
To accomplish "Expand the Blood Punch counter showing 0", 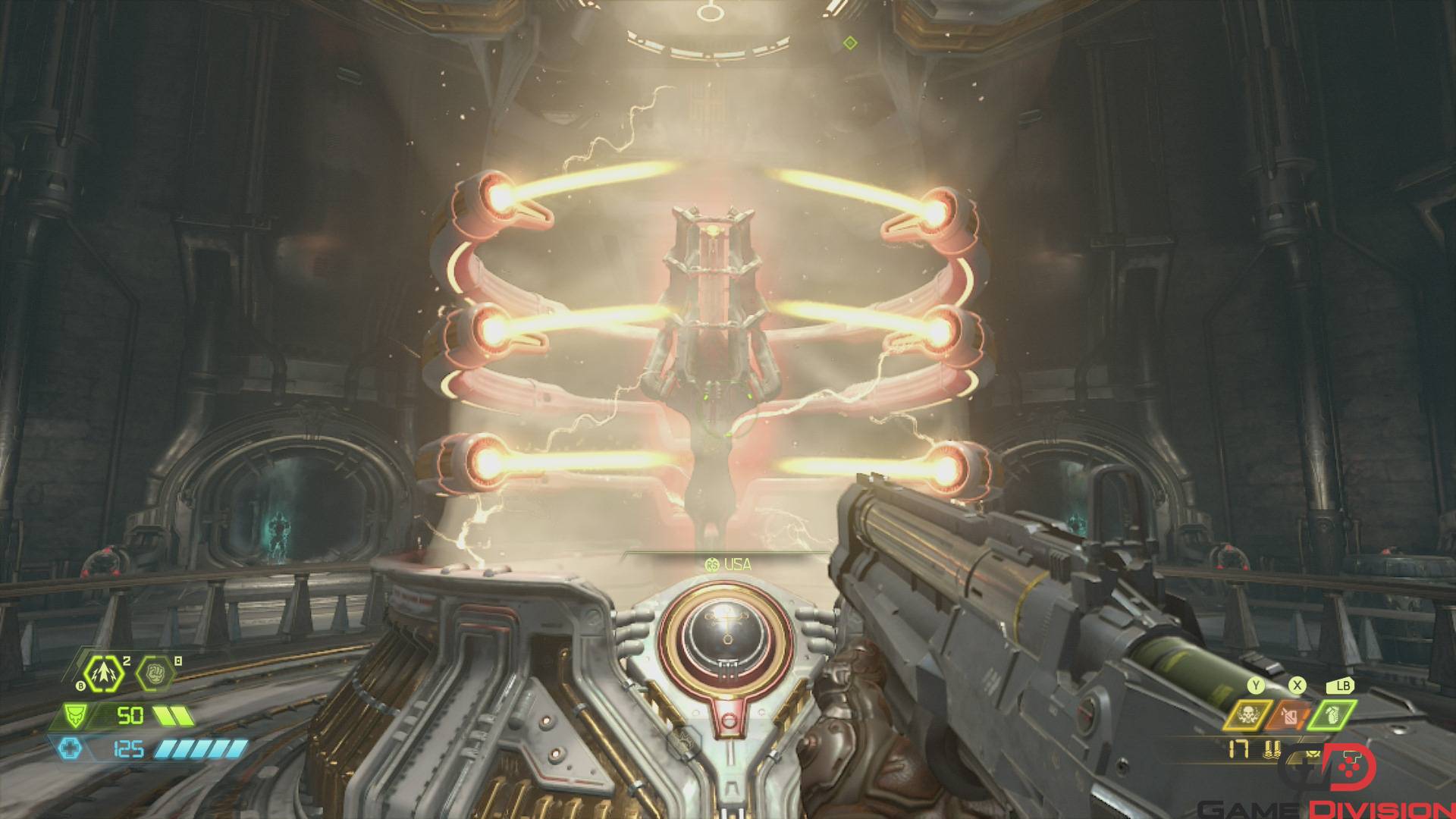I will 177,661.
